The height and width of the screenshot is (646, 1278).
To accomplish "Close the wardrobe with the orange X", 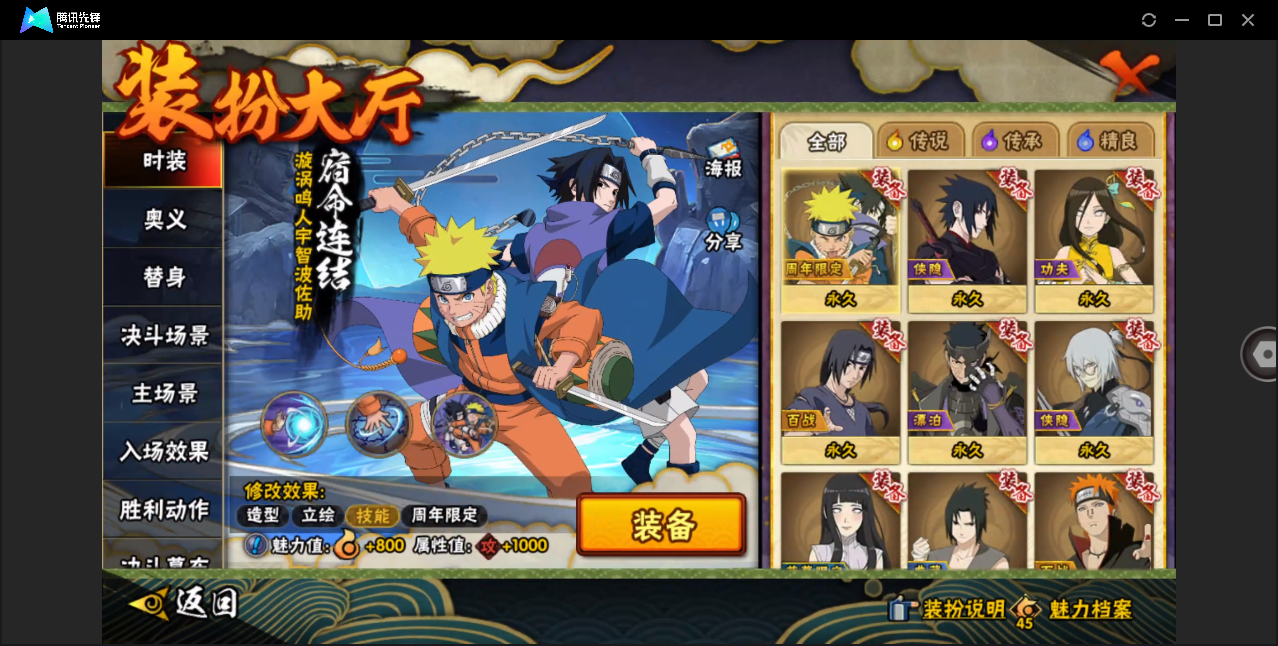I will [x=1127, y=72].
